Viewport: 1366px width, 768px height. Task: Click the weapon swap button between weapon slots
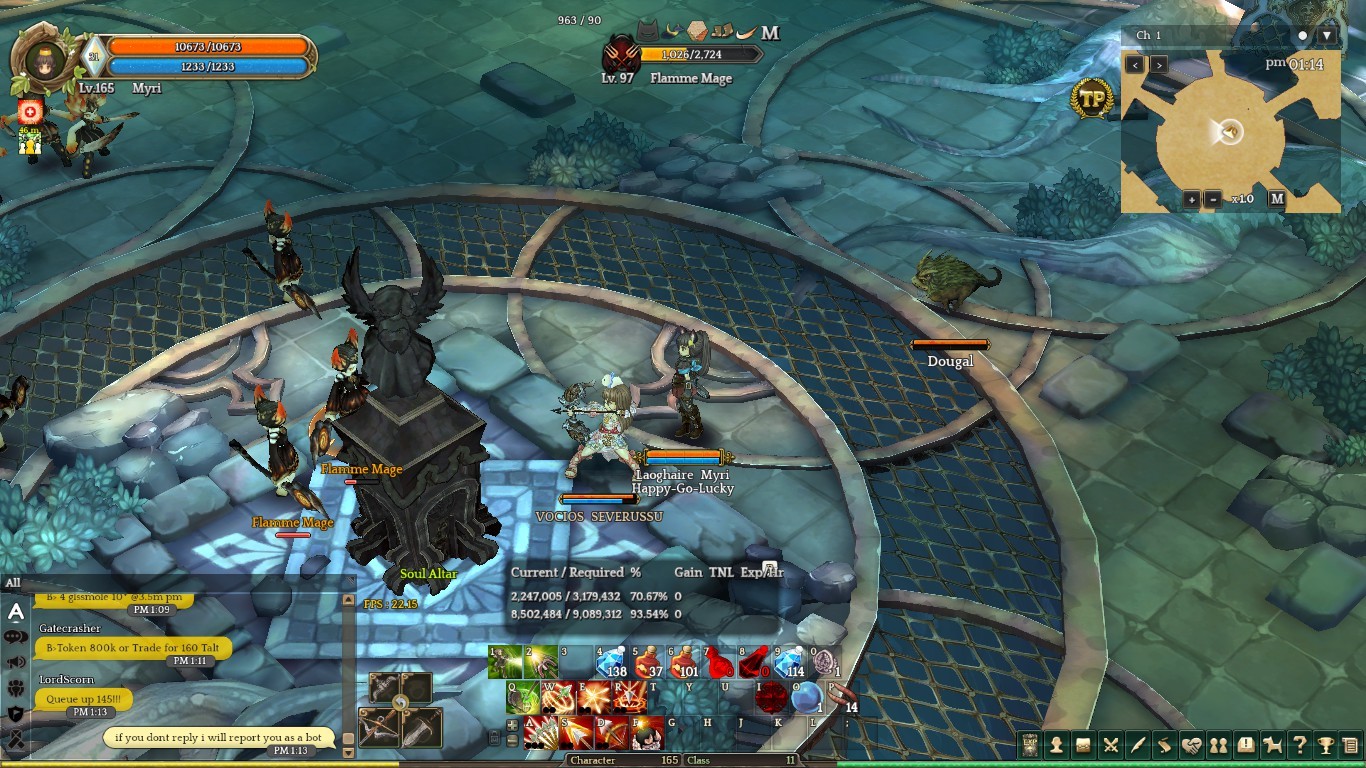click(400, 703)
